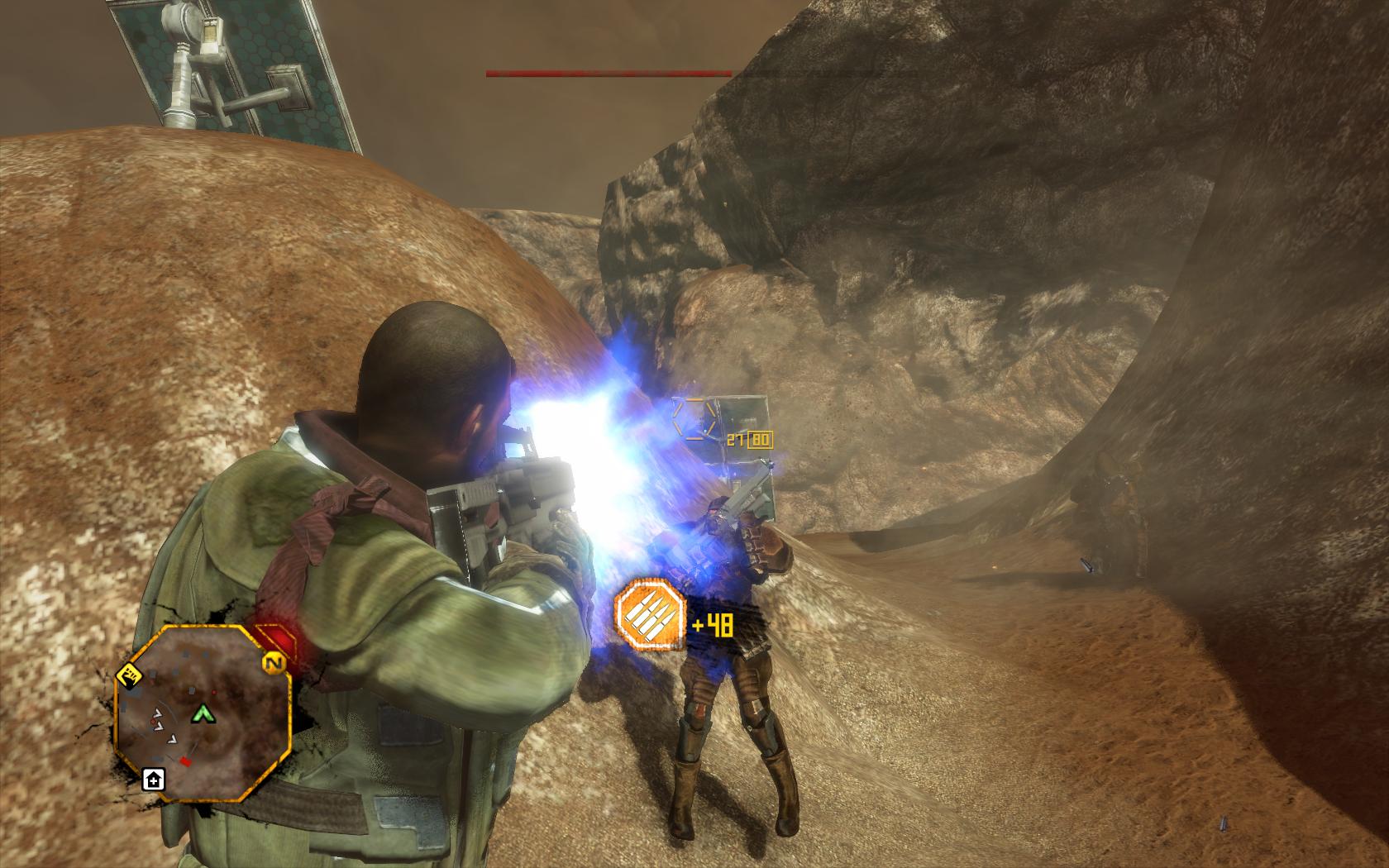1389x868 pixels.
Task: Click the orange ammo pickup icon
Action: click(651, 614)
